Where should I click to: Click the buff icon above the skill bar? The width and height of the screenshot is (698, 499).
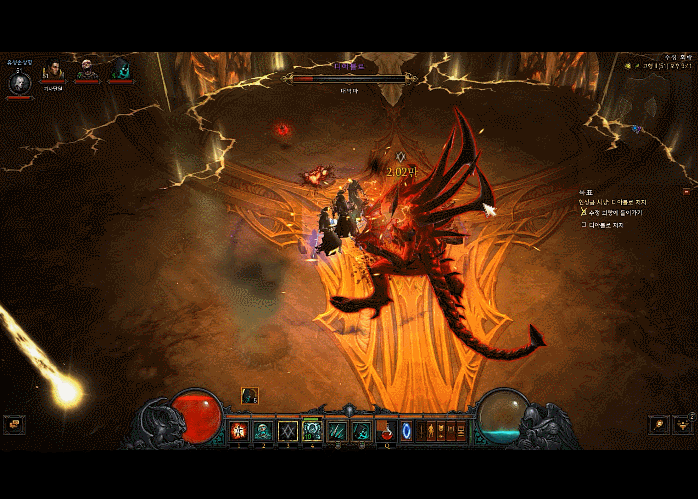pos(249,396)
